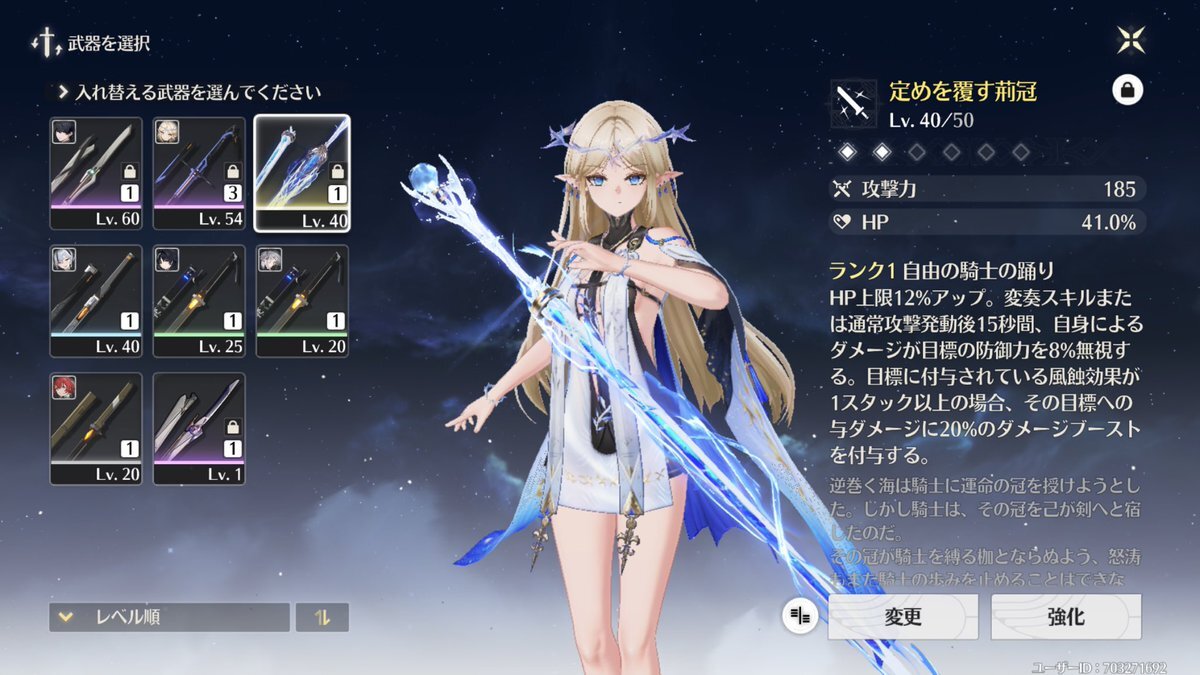Toggle the weapon lock icon

tap(1127, 91)
